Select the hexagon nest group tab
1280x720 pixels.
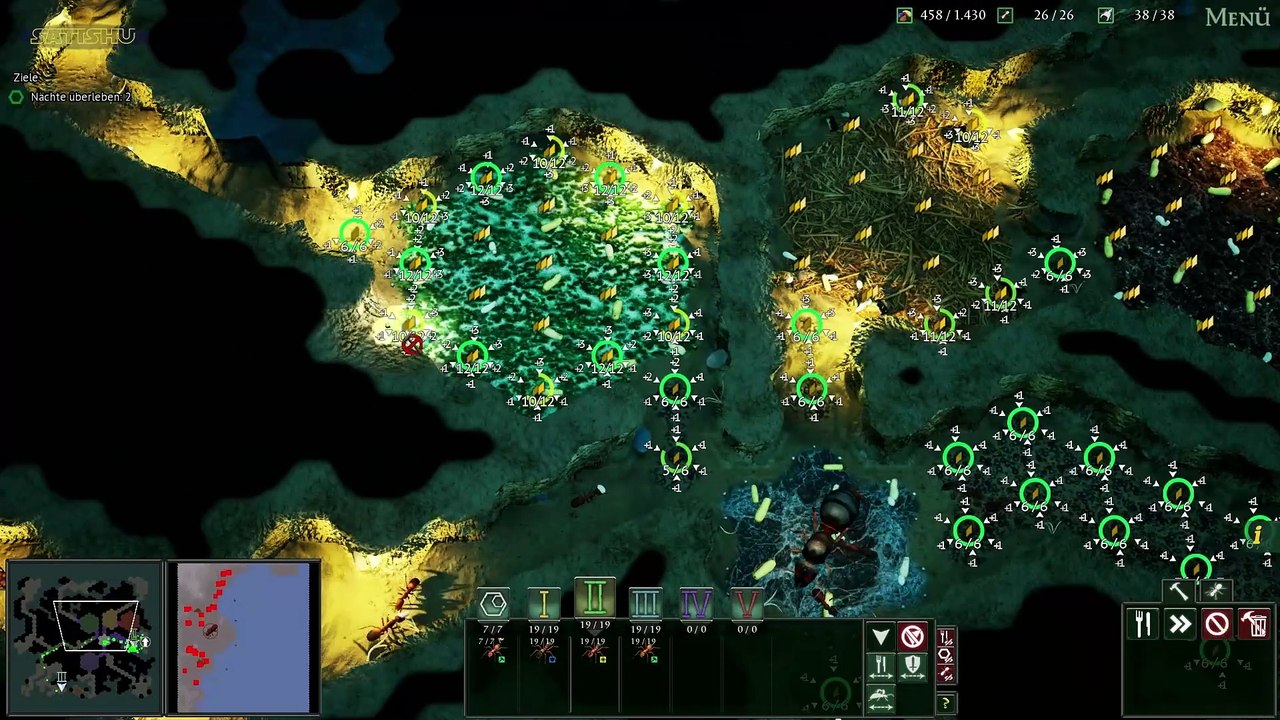point(493,603)
